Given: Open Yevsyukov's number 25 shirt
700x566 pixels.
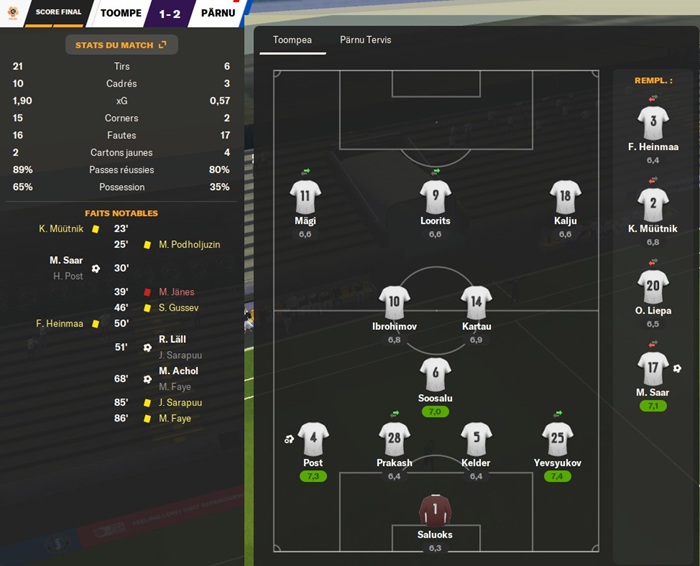Looking at the screenshot, I should (x=557, y=438).
